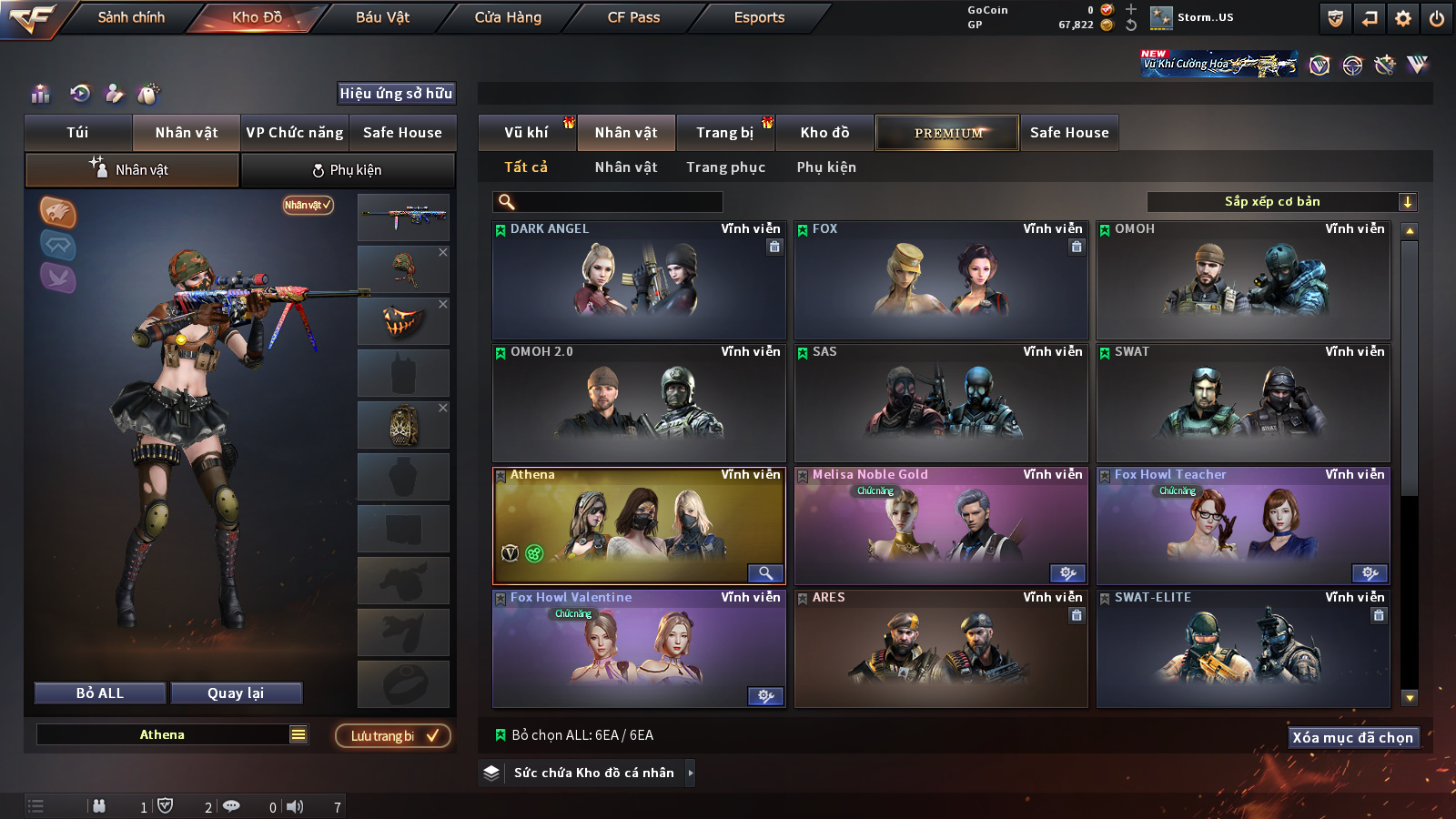The image size is (1456, 819).
Task: Switch to the Báu Vật tab
Action: pos(382,17)
